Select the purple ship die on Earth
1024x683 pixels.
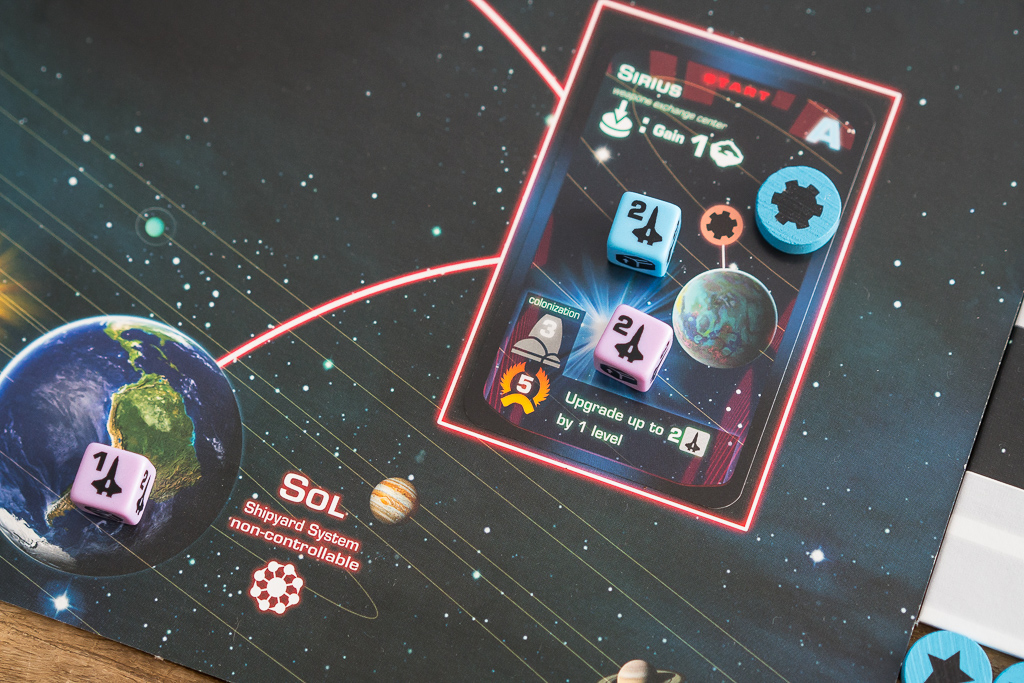(112, 483)
